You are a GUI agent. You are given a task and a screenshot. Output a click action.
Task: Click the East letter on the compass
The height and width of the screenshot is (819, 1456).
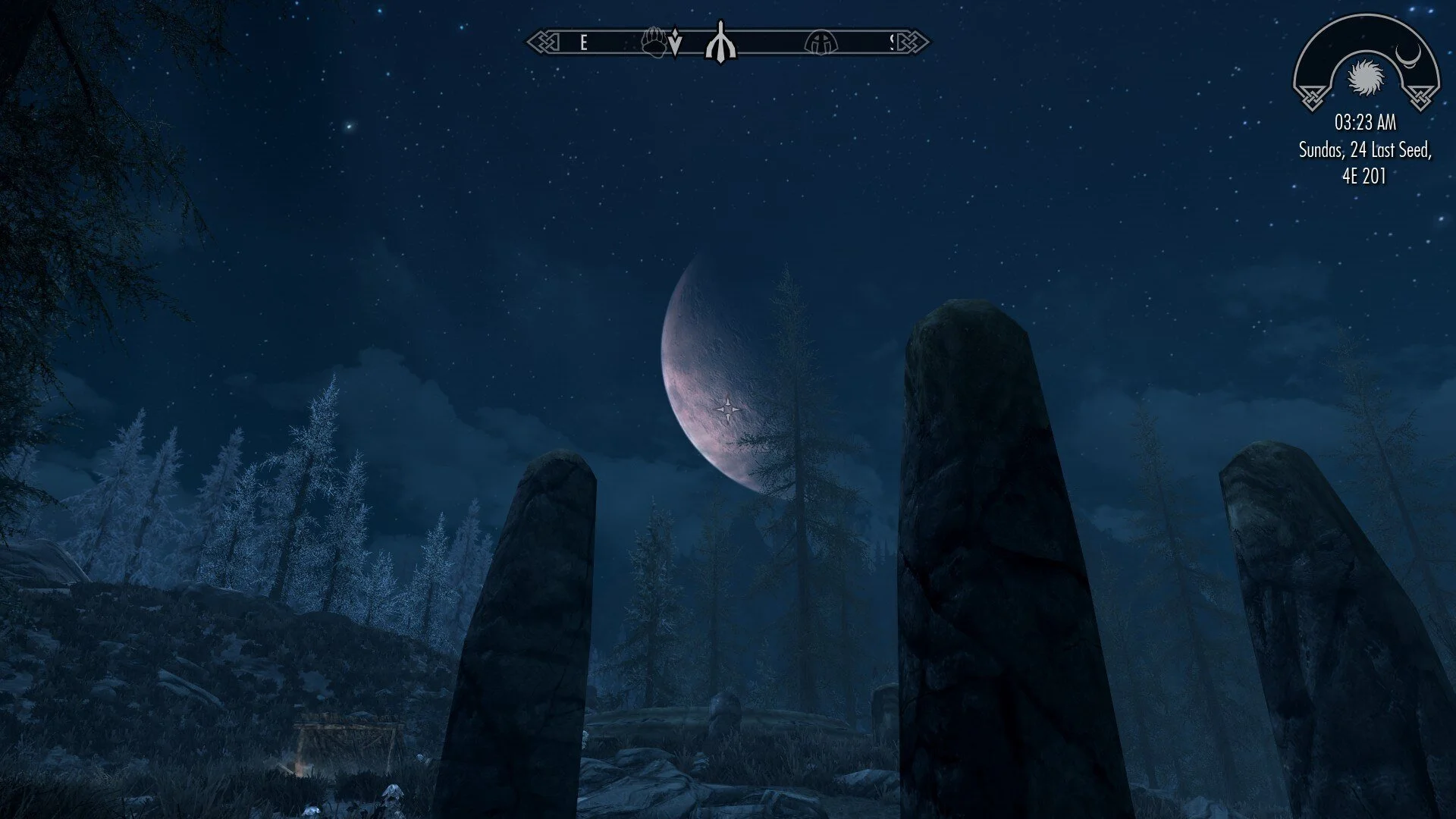point(583,43)
